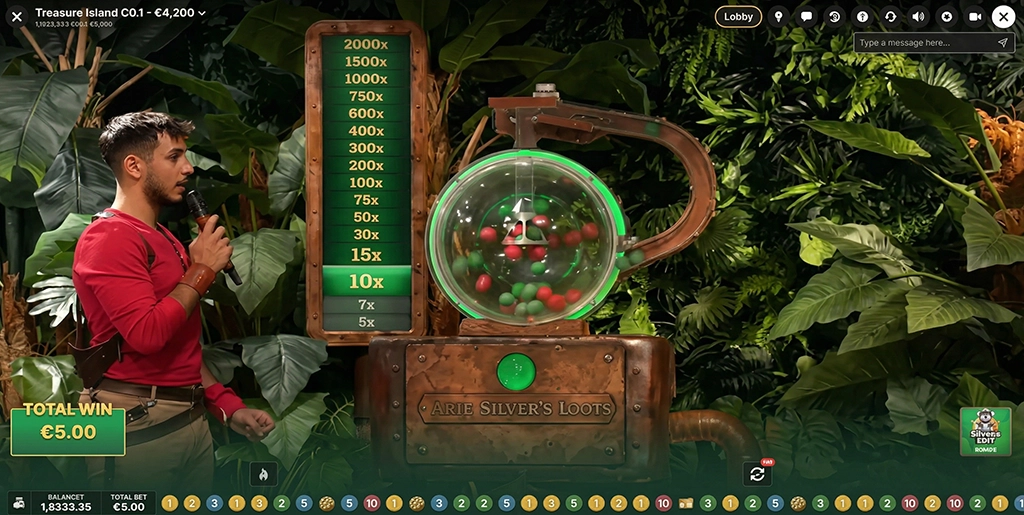Open the star favourites icon

(947, 16)
